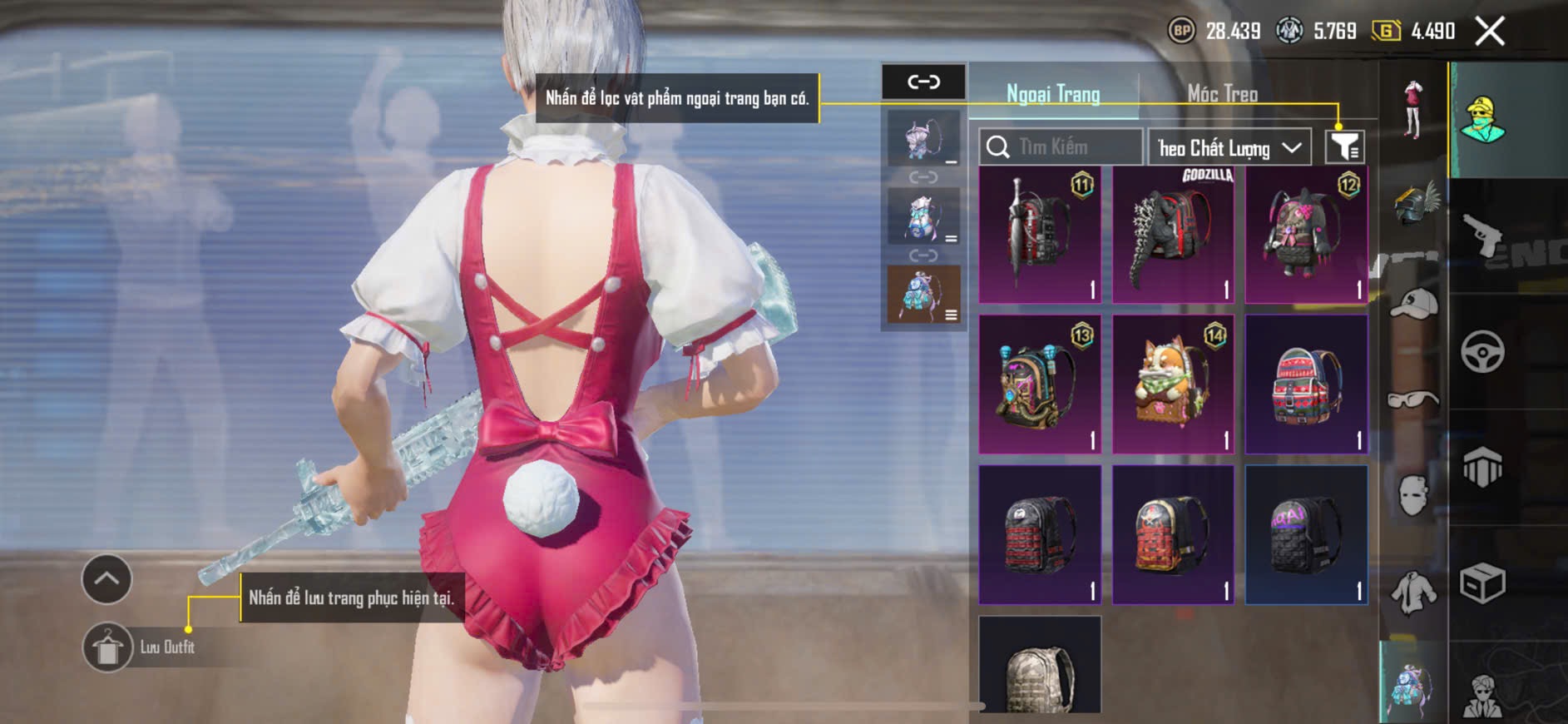Image resolution: width=1568 pixels, height=724 pixels.
Task: Select the level 11 sword backpack
Action: (1040, 235)
